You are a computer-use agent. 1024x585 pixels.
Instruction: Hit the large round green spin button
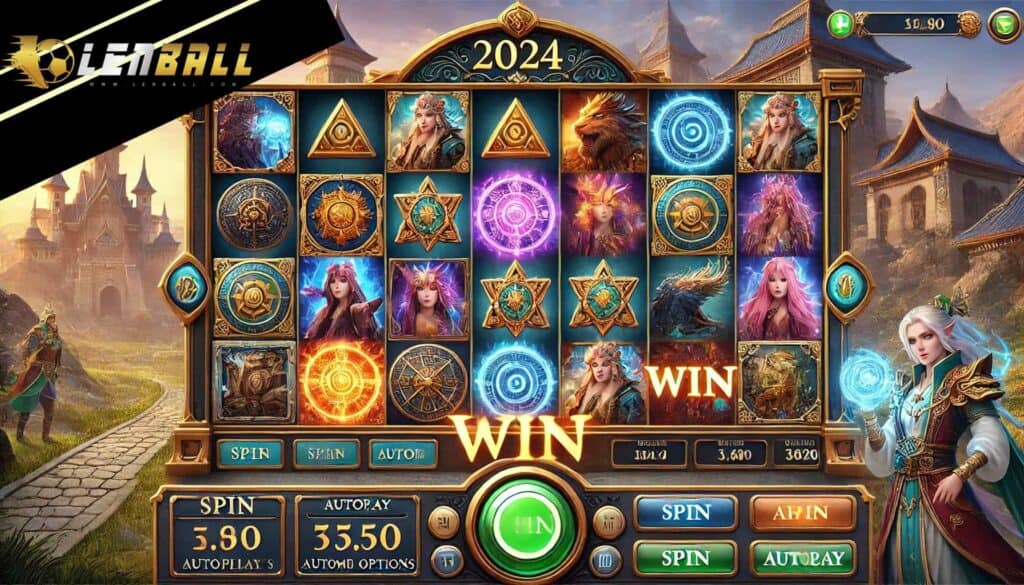(x=519, y=526)
